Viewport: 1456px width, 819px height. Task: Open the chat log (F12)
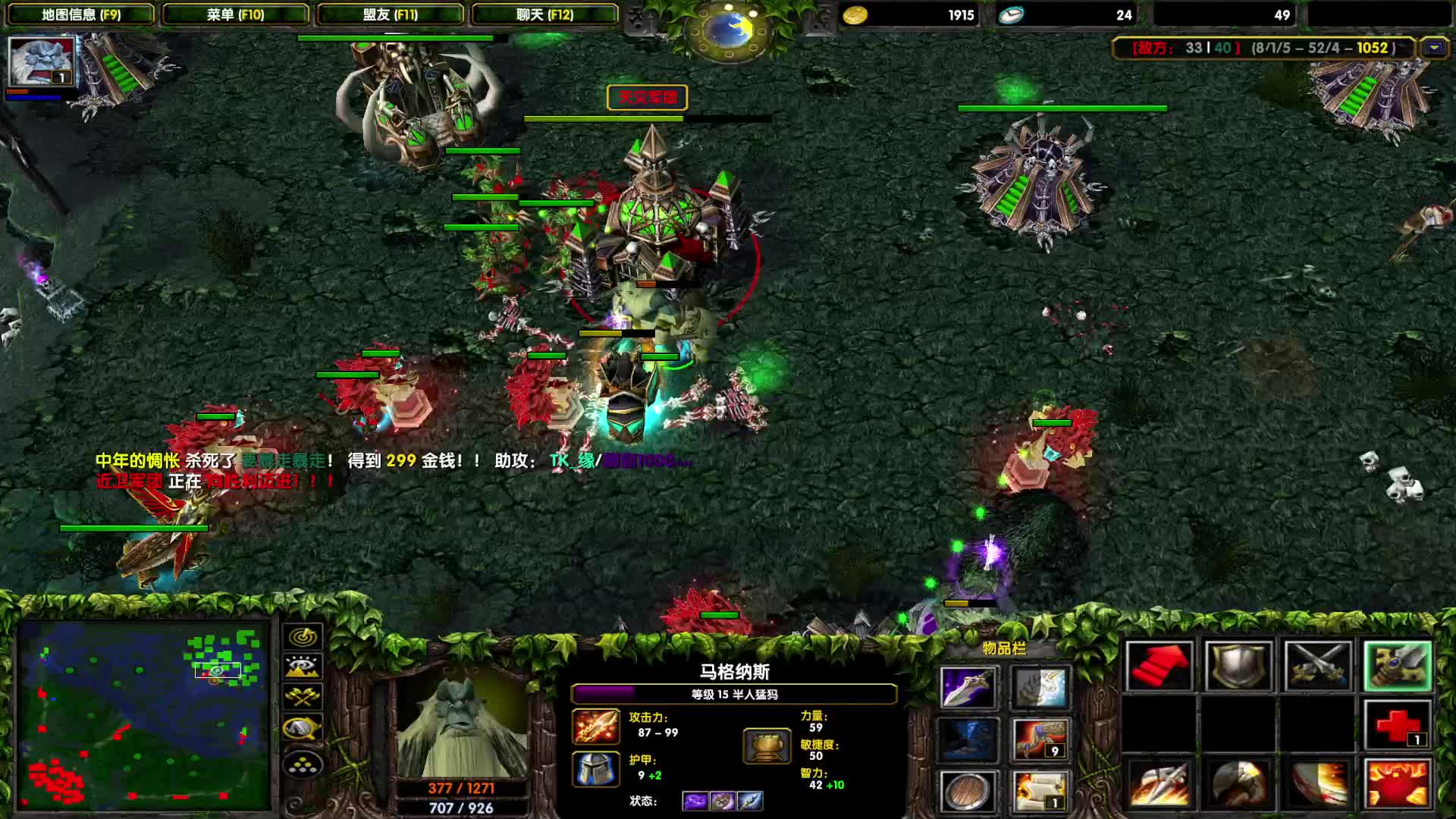point(544,14)
